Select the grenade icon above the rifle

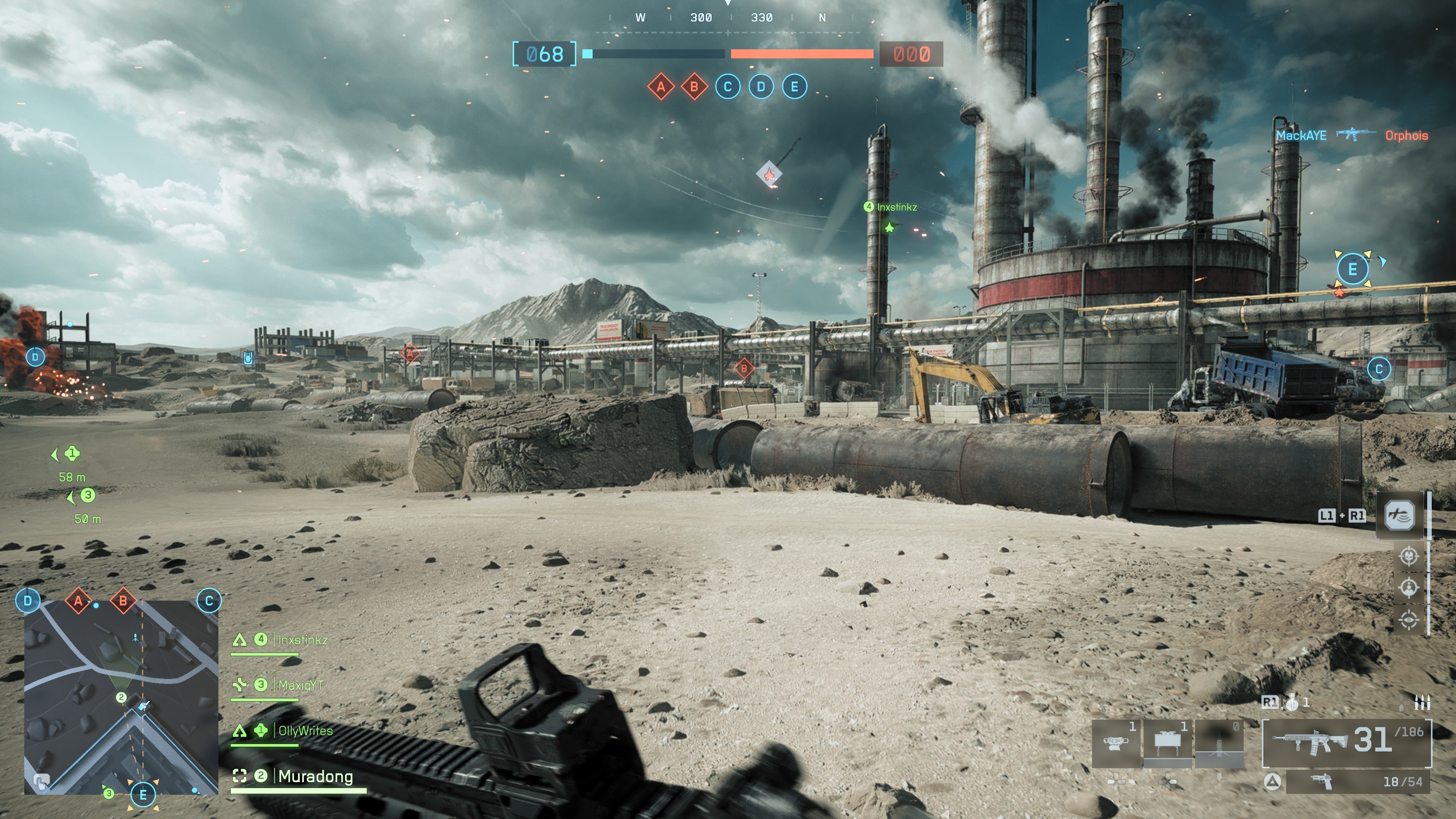point(1292,703)
